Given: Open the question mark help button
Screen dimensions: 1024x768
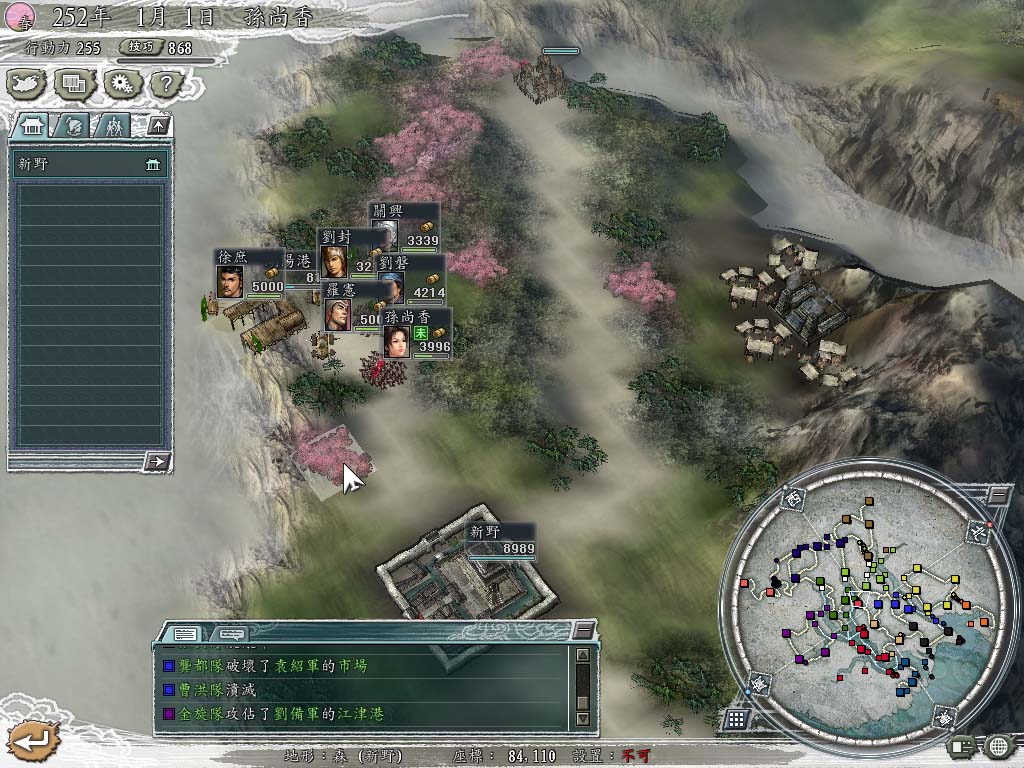Looking at the screenshot, I should click(x=164, y=84).
